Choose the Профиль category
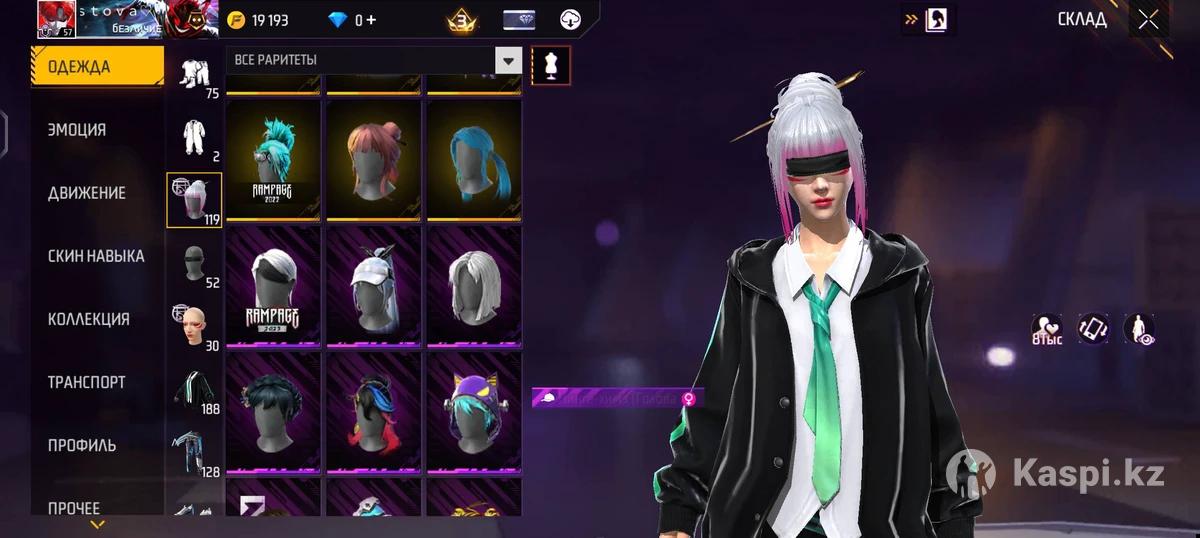 (82, 445)
